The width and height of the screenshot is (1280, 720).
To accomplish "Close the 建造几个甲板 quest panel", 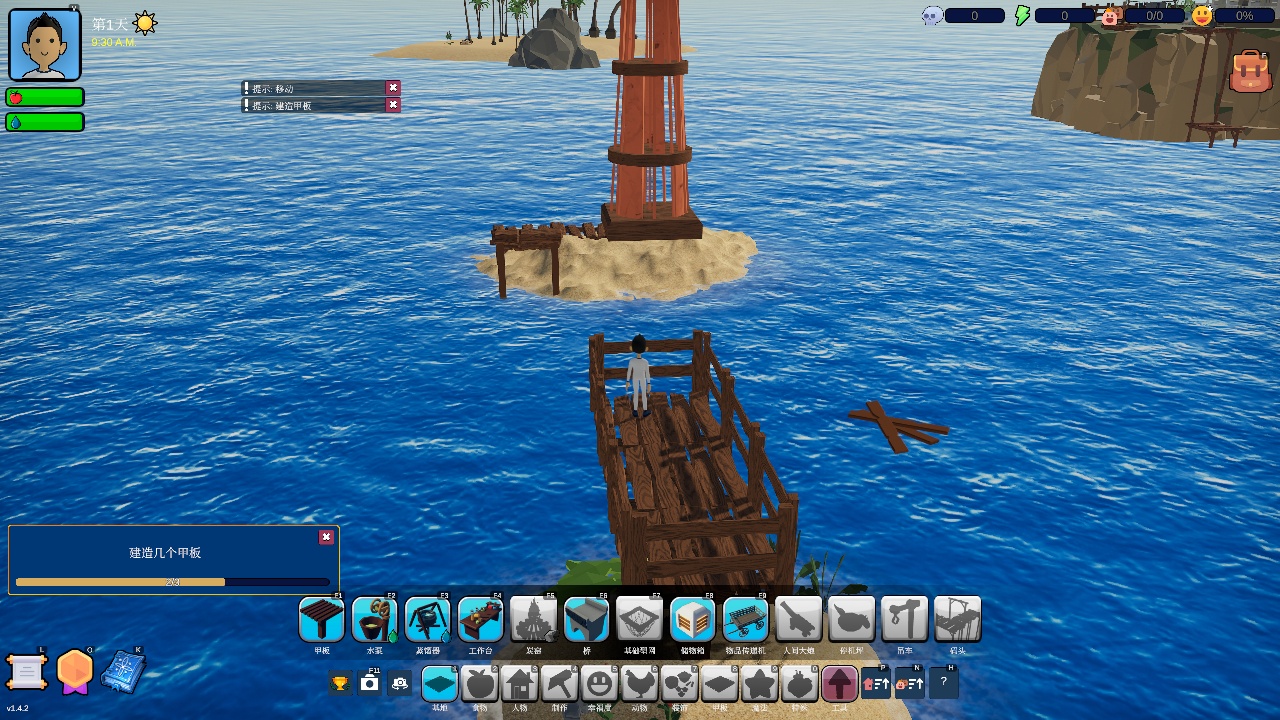I will click(326, 537).
